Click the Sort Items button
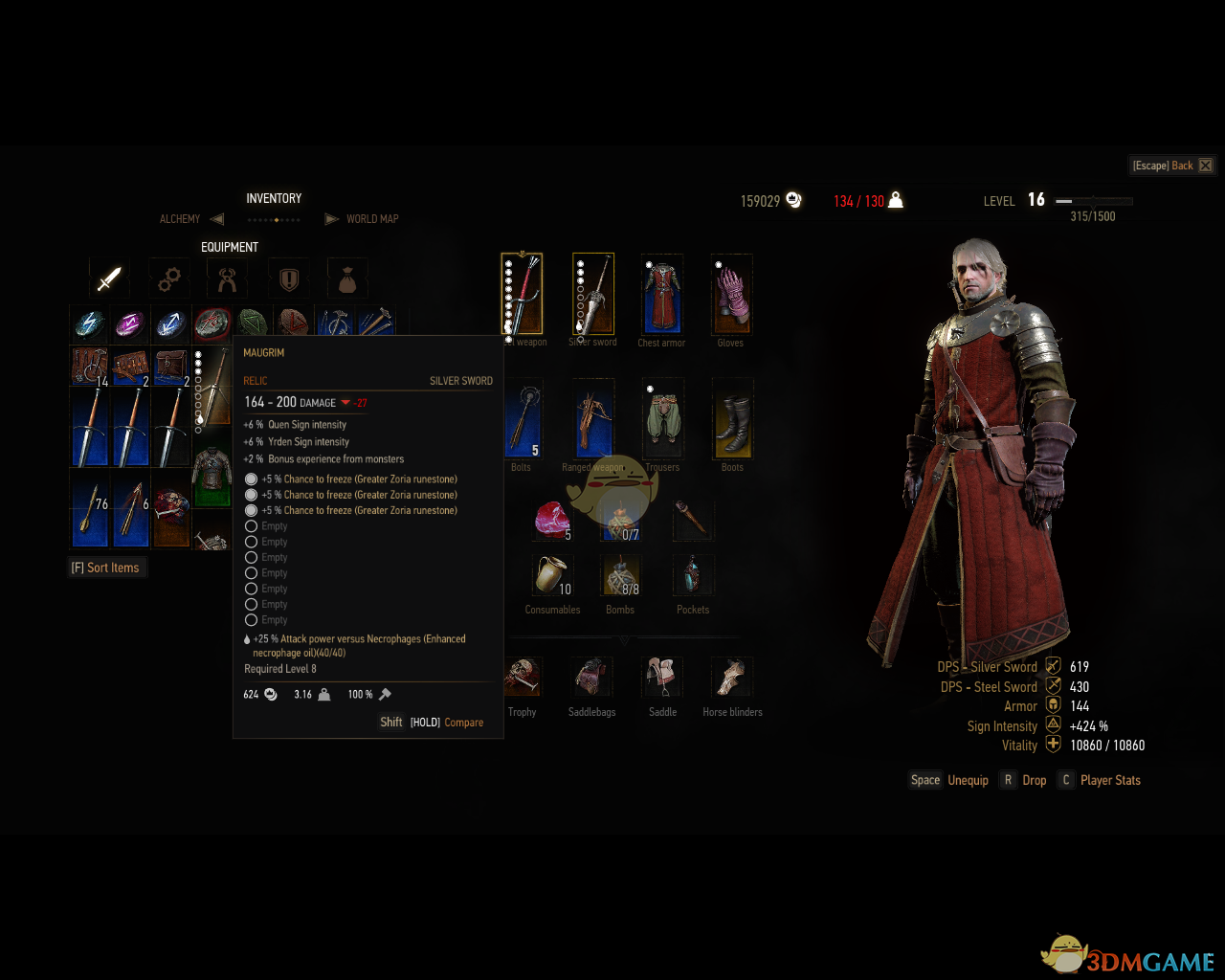Image resolution: width=1225 pixels, height=980 pixels. (x=106, y=567)
